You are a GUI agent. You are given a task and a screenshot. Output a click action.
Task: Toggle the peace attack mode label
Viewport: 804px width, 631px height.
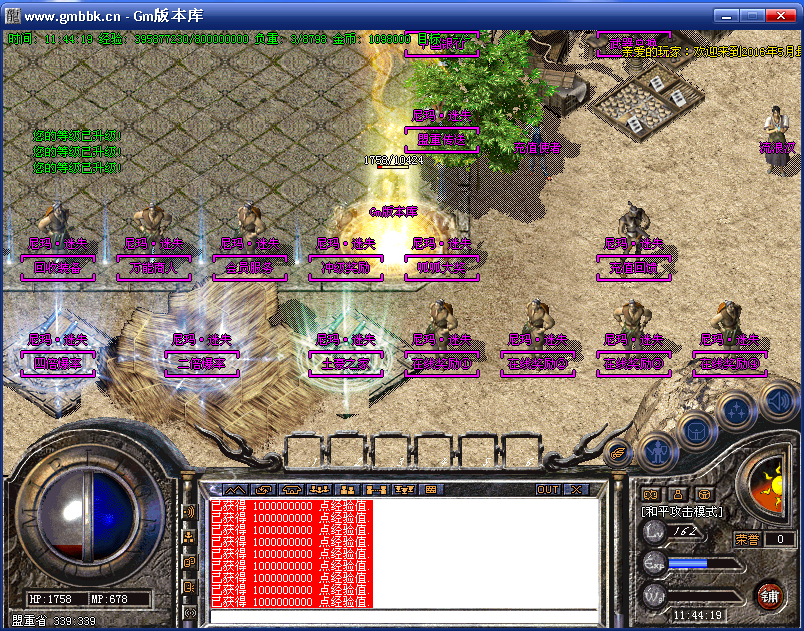pos(683,511)
